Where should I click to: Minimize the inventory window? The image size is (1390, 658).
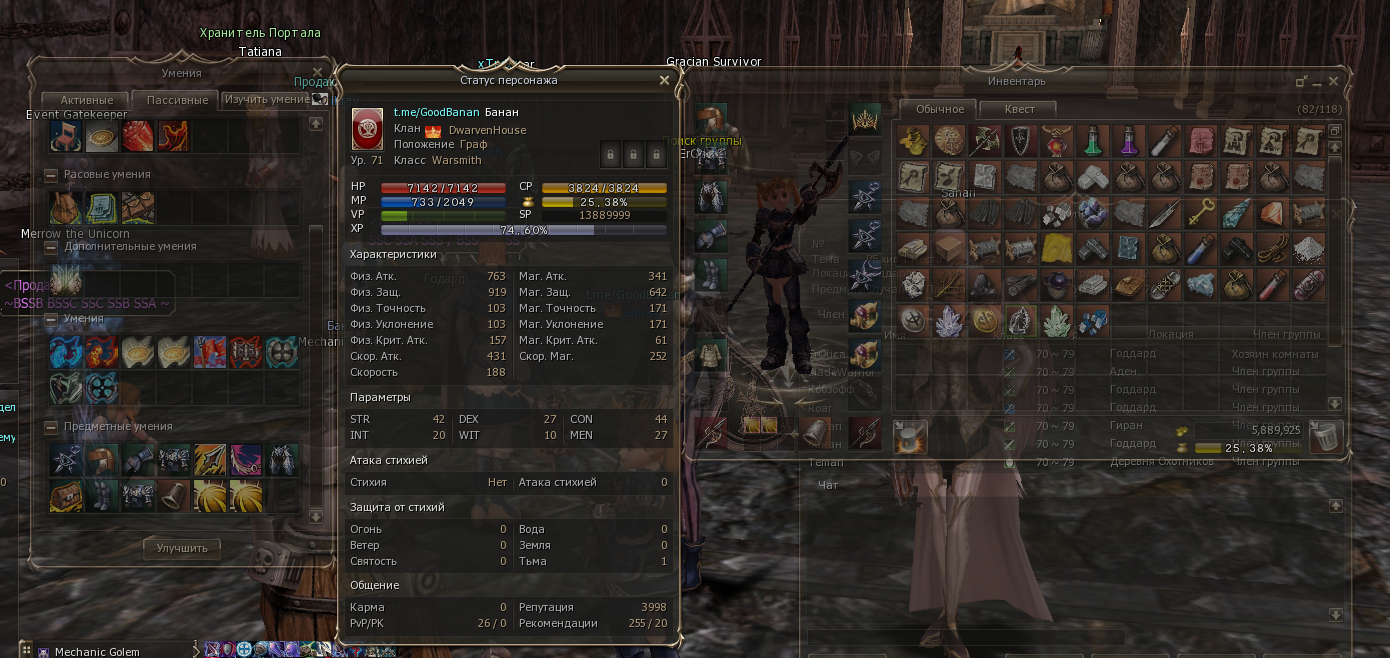pos(1317,81)
